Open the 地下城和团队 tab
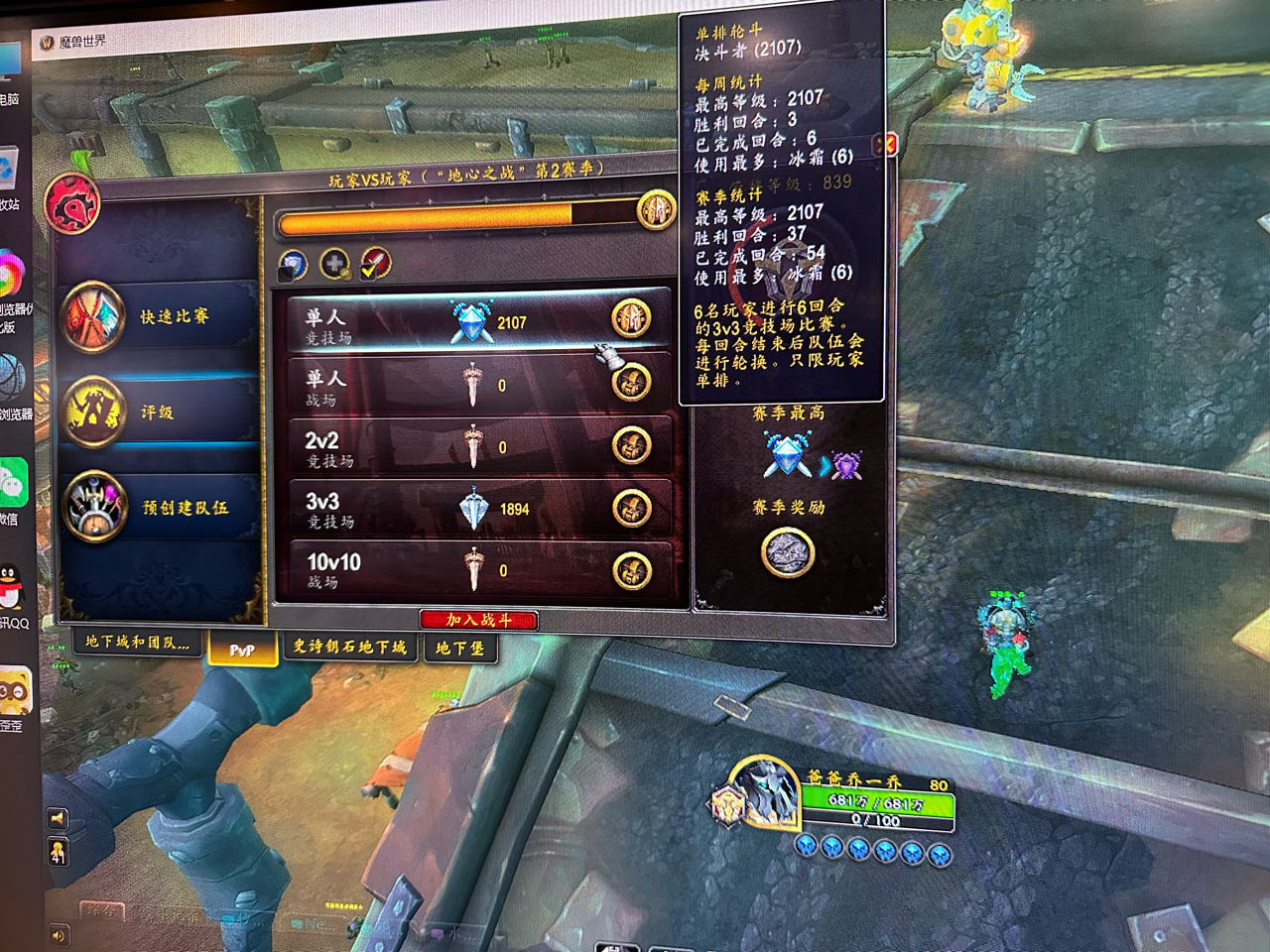Screen dimensions: 1270x952 pyautogui.click(x=137, y=643)
